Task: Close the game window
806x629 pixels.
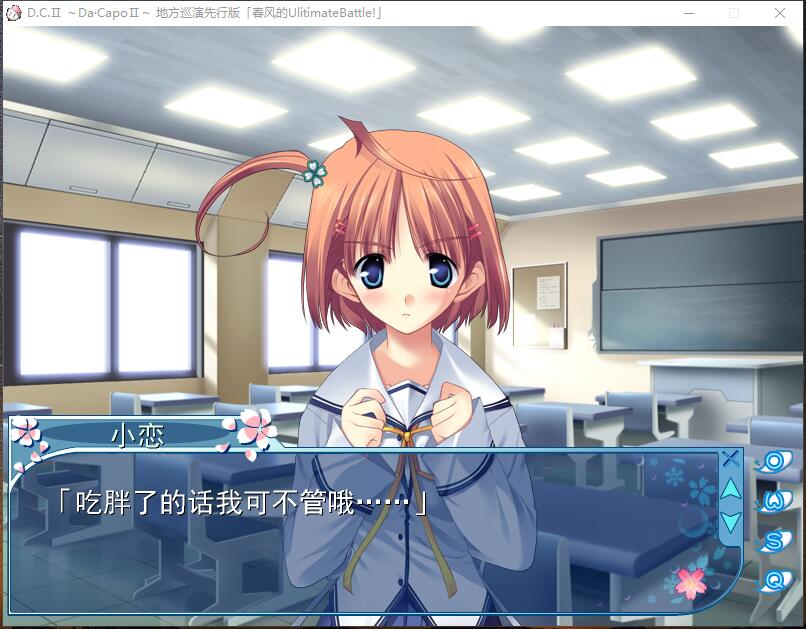Action: (x=780, y=13)
